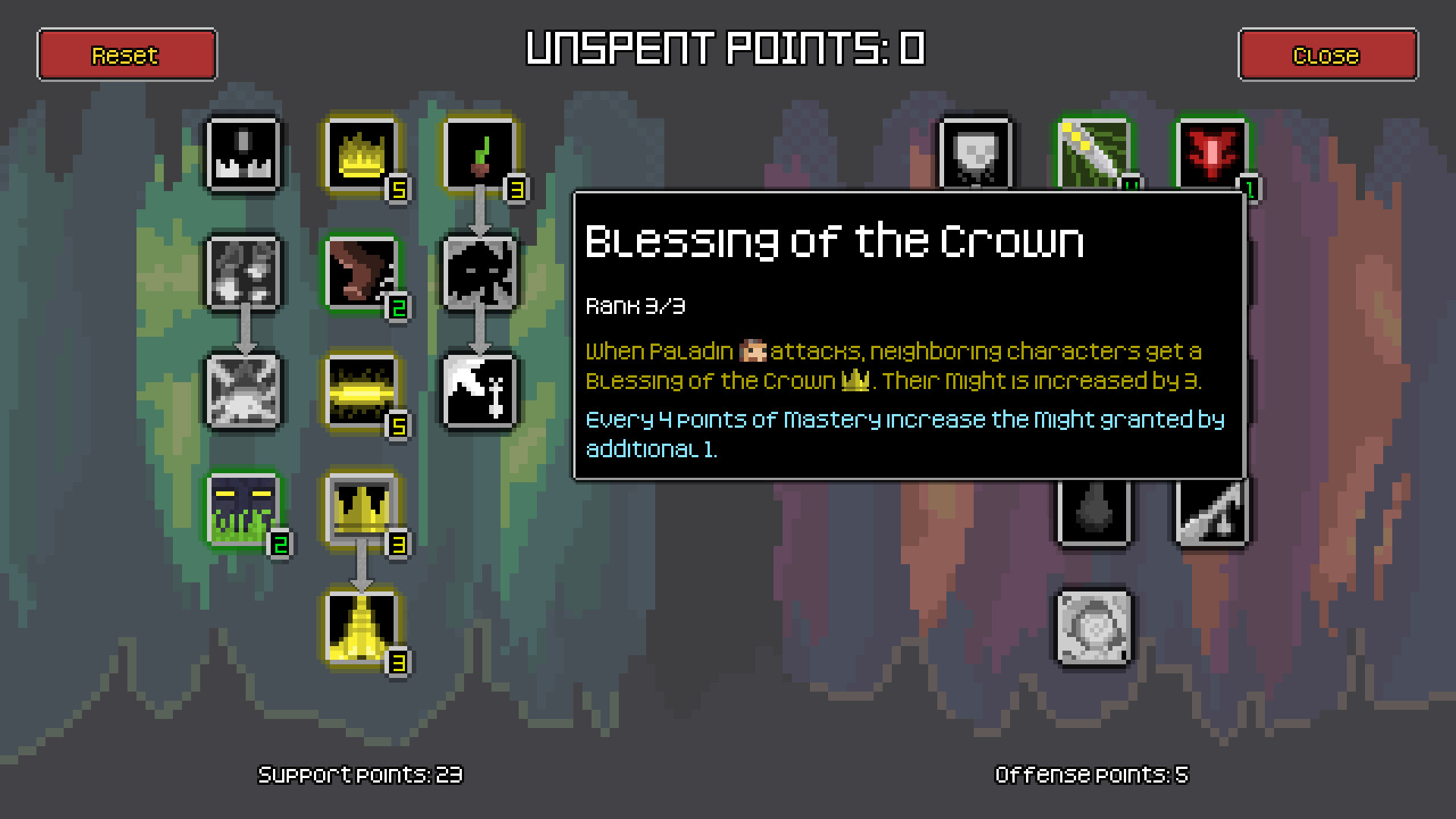
Task: Select the crossed slashes skill node
Action: (x=244, y=392)
